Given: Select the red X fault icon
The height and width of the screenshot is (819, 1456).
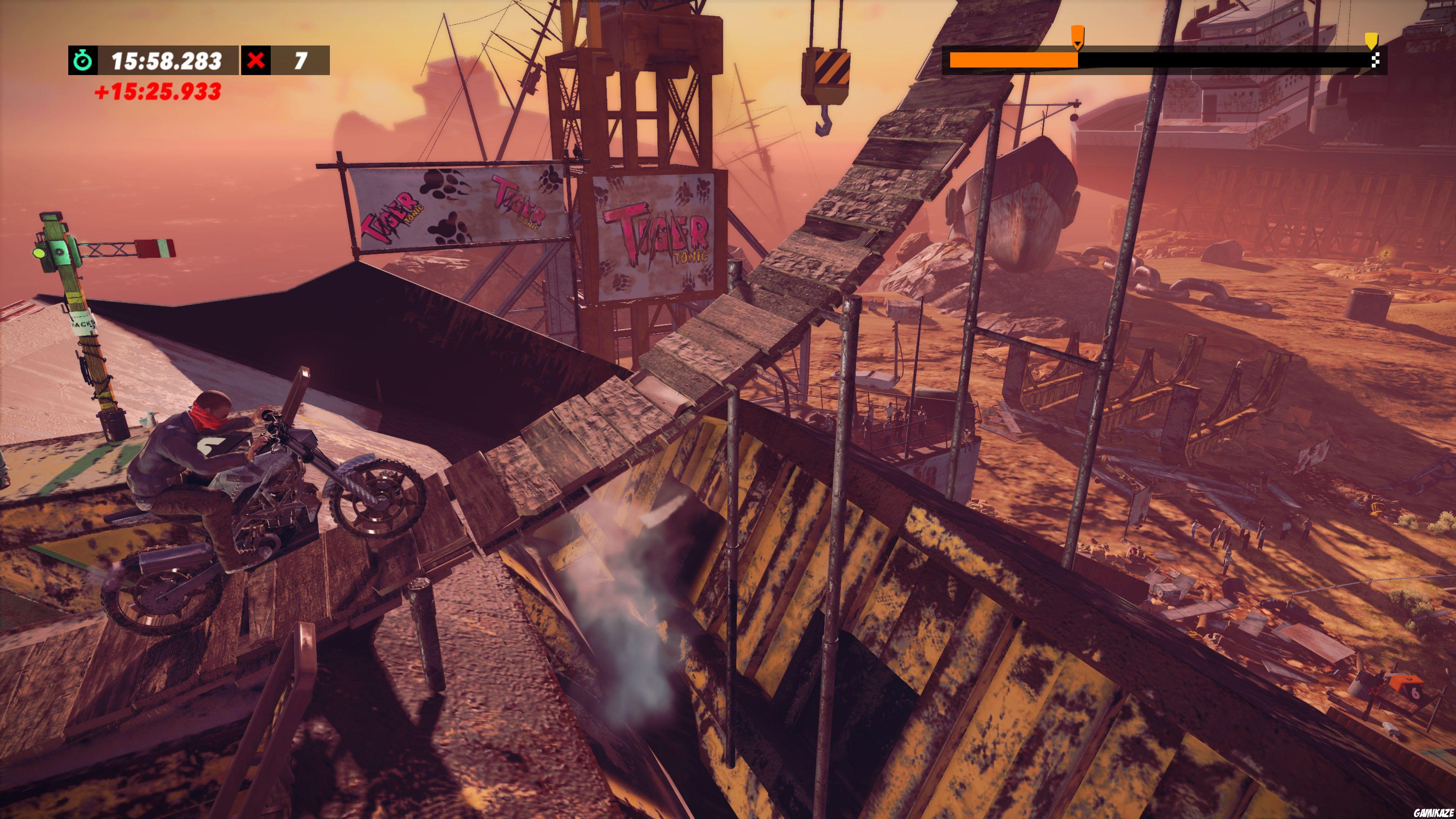Looking at the screenshot, I should [256, 60].
